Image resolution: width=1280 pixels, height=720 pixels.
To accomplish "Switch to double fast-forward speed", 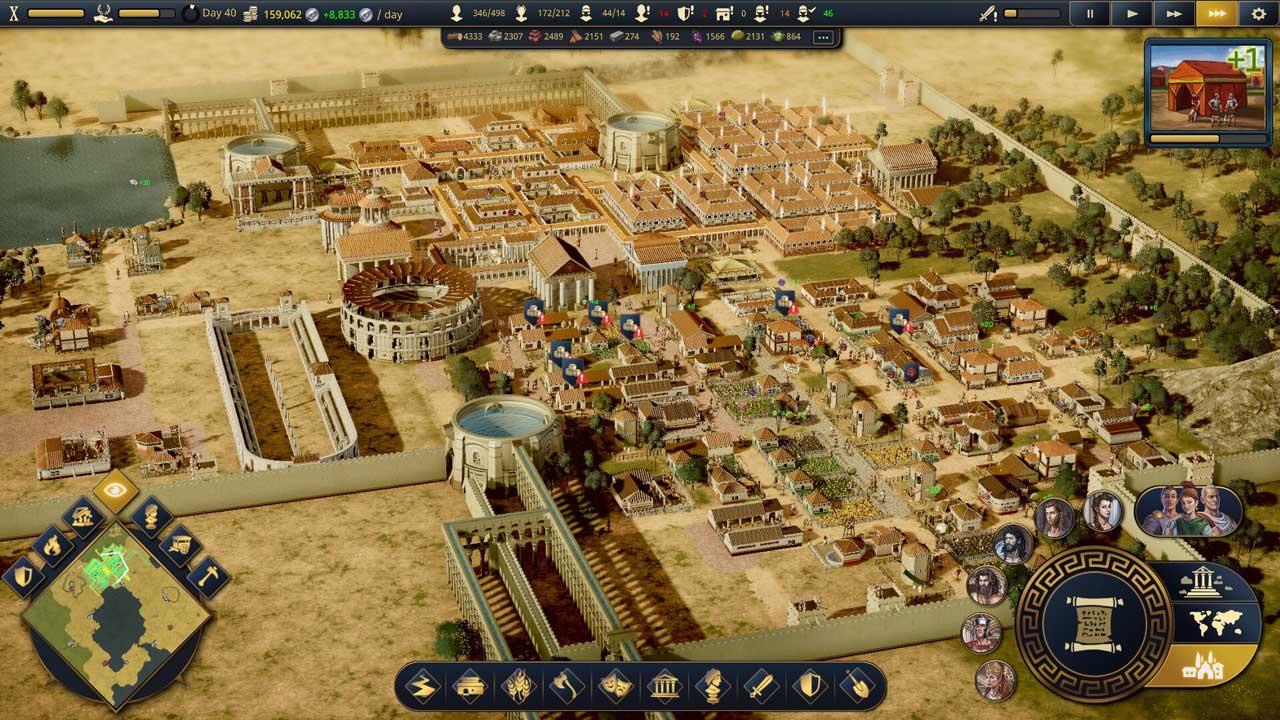I will point(1174,14).
